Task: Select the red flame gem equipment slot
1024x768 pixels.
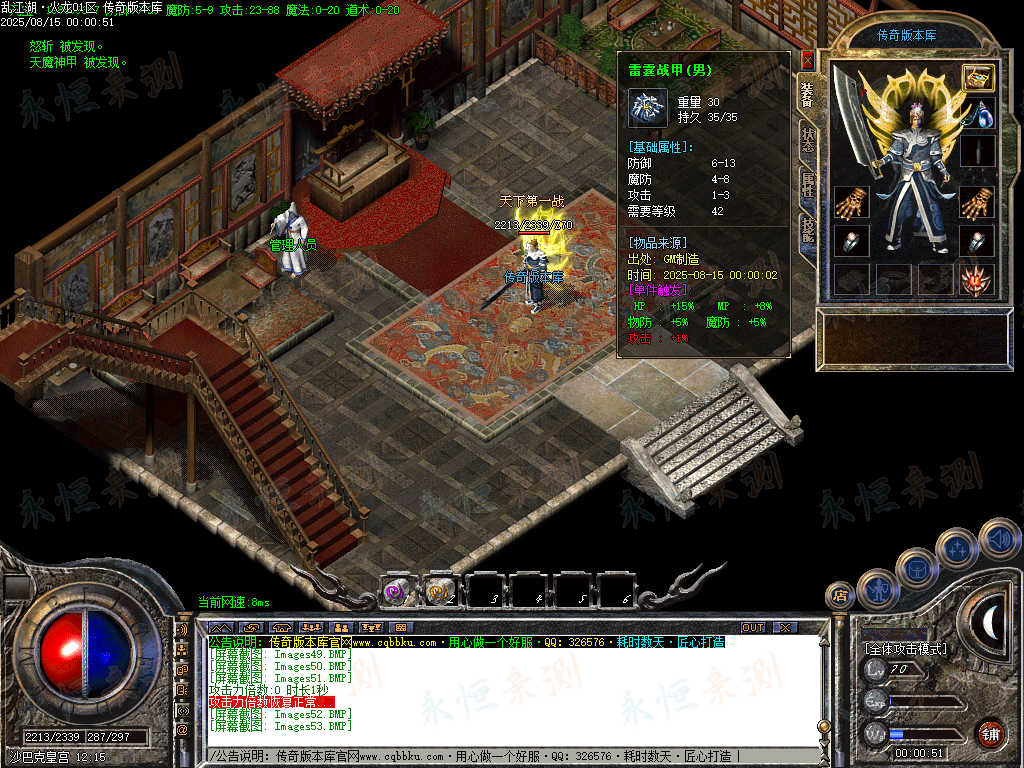Action: click(x=977, y=280)
